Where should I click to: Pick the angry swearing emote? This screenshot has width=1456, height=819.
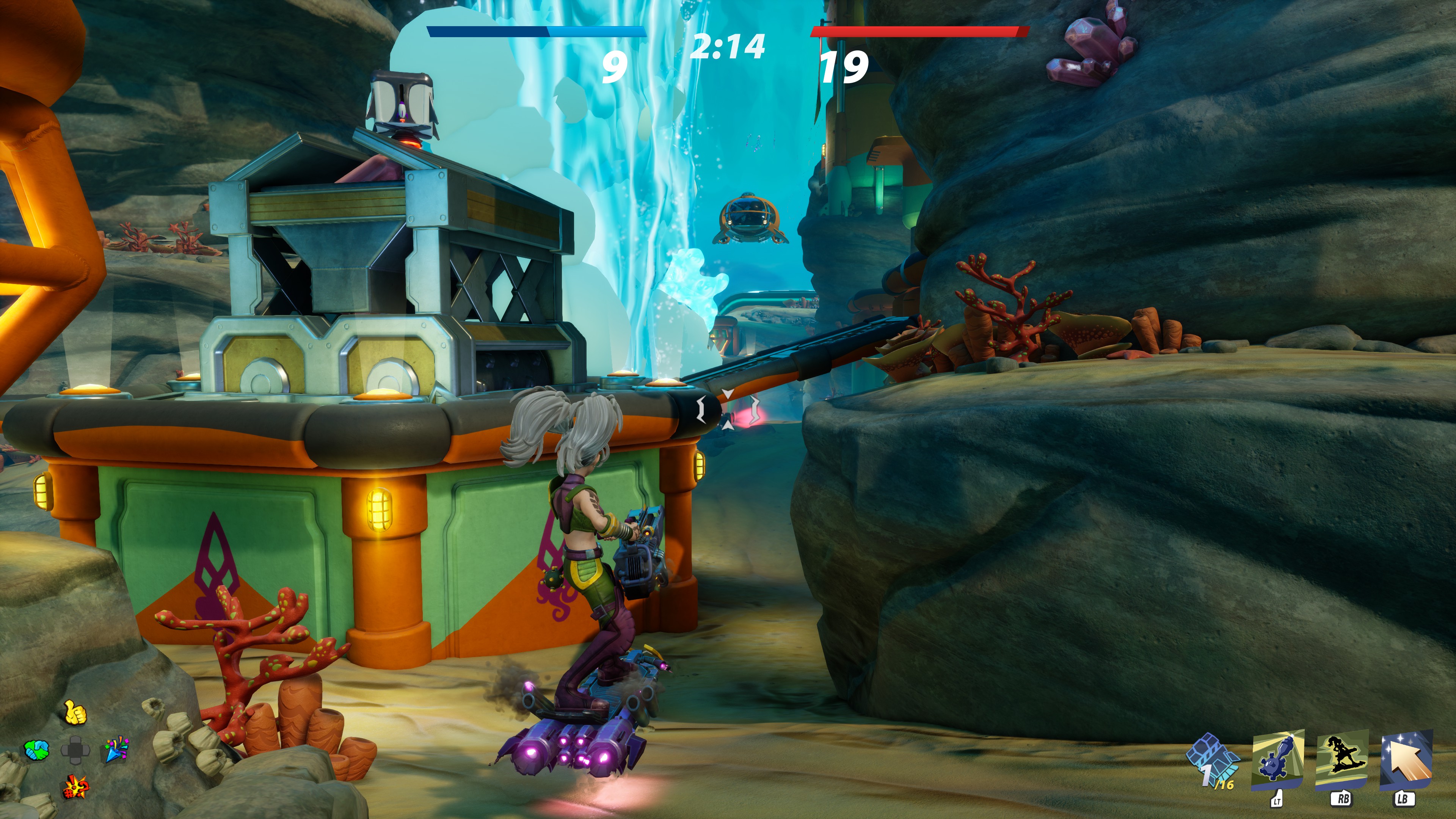pyautogui.click(x=75, y=786)
